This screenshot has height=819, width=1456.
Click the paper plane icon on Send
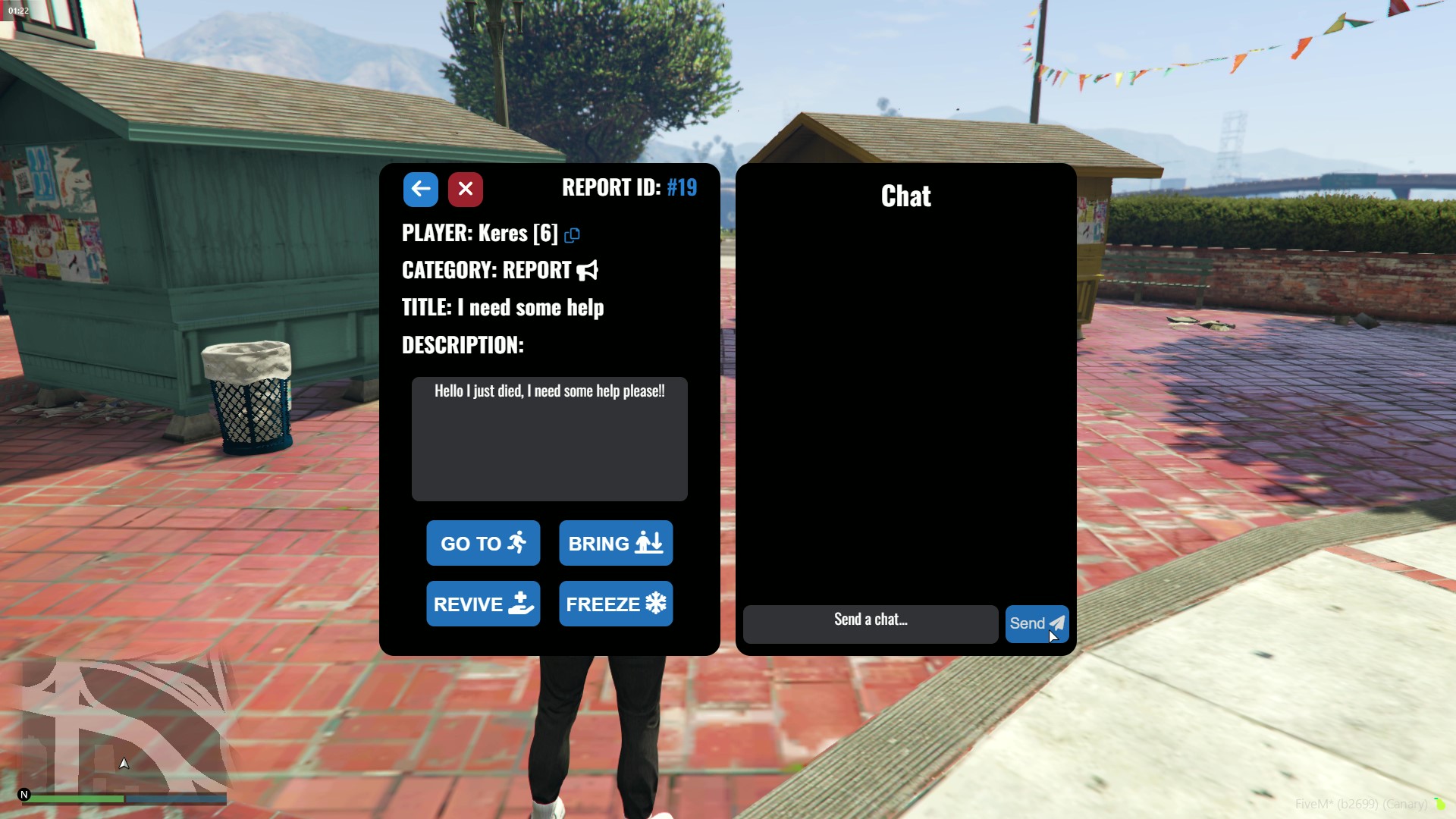point(1057,623)
